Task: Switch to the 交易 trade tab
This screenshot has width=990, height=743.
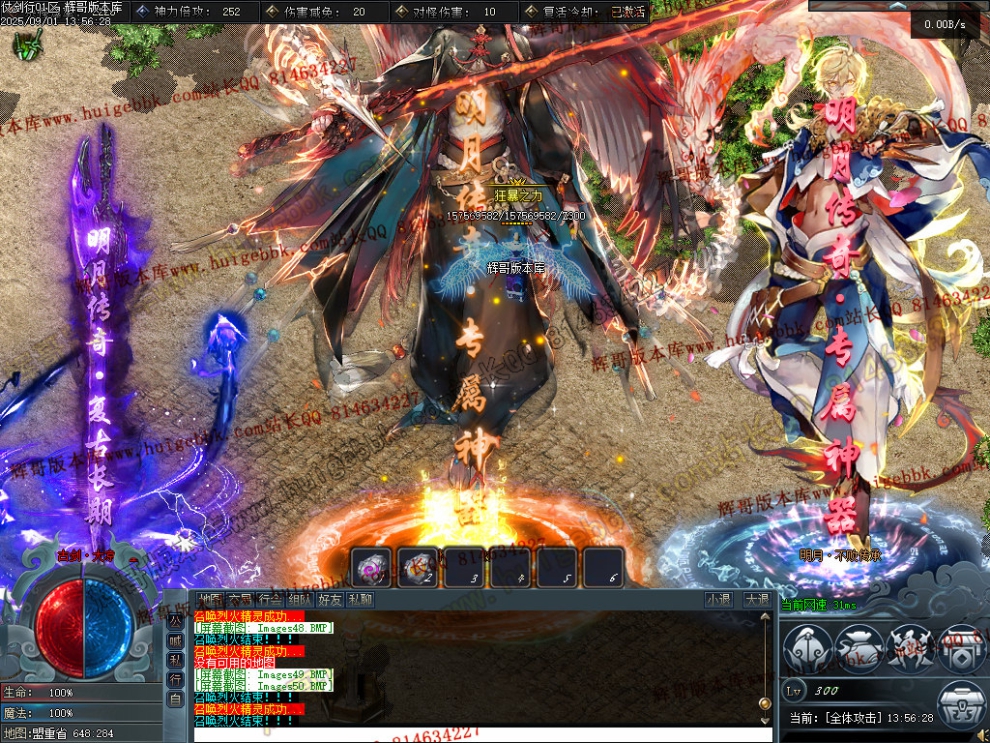Action: (240, 600)
